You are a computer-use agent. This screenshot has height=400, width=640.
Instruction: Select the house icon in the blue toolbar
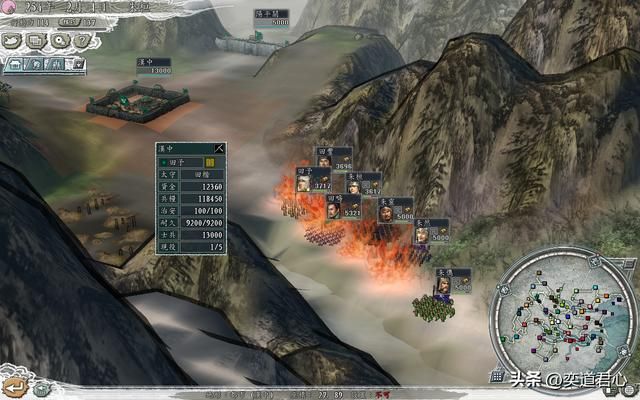click(x=12, y=65)
